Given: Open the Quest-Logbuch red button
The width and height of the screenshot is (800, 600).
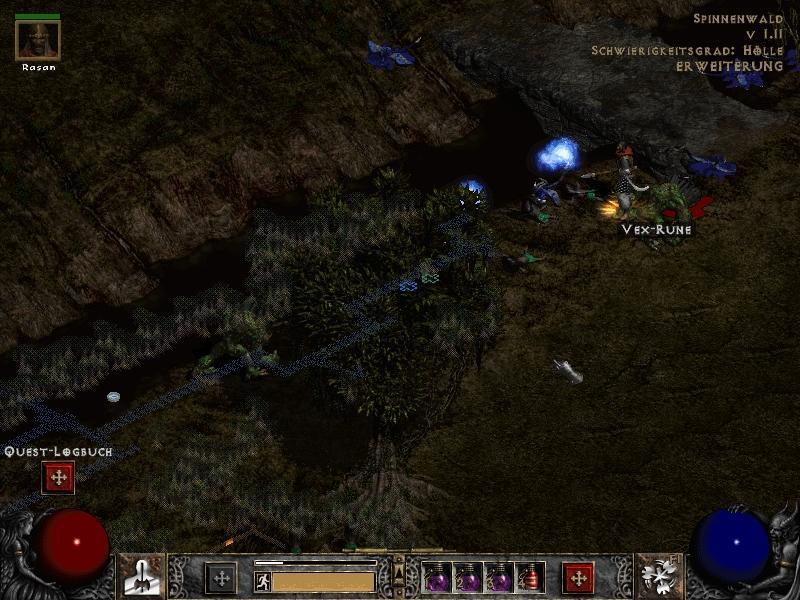Looking at the screenshot, I should pos(58,478).
